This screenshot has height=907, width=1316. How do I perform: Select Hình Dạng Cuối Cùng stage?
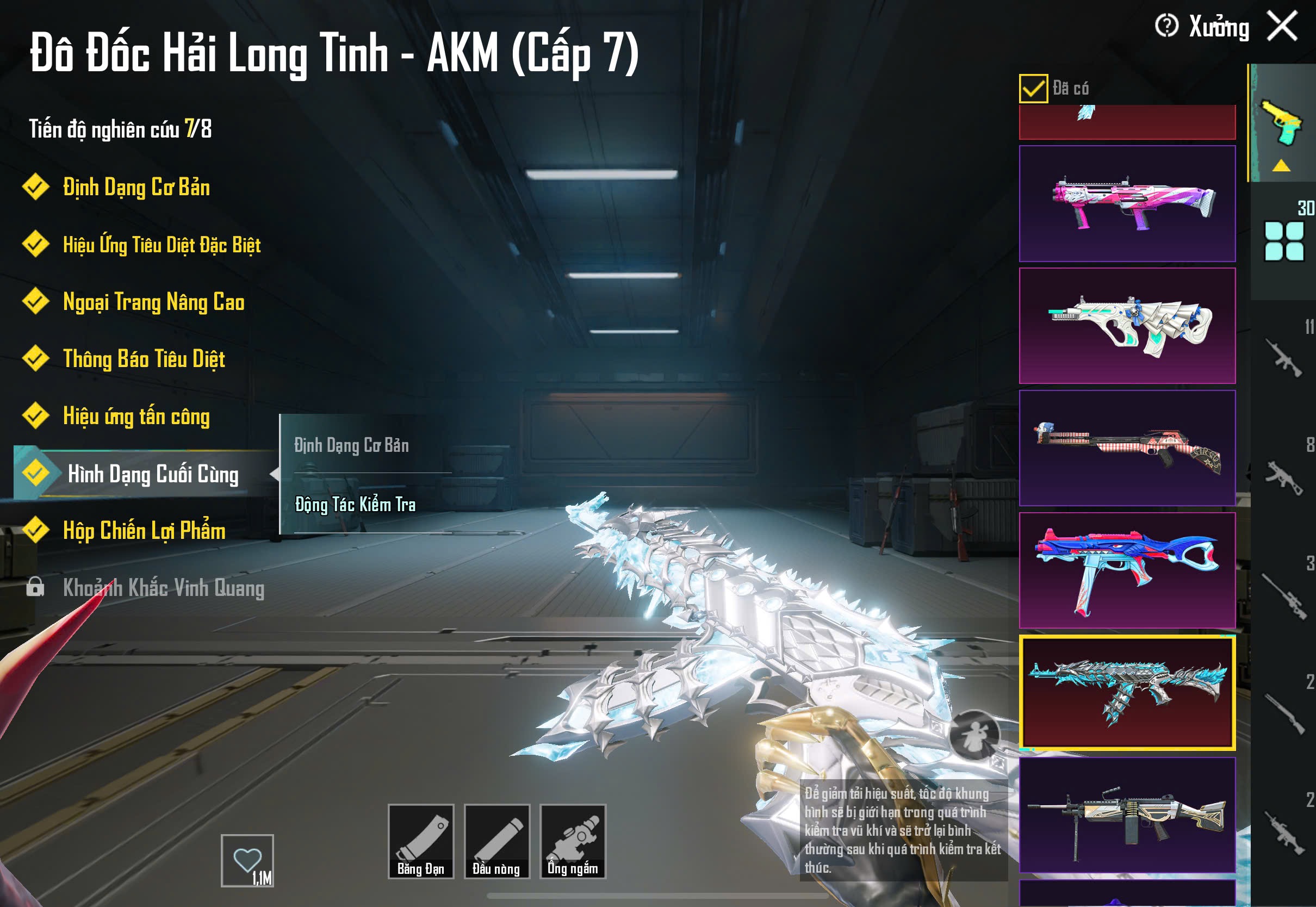click(152, 474)
